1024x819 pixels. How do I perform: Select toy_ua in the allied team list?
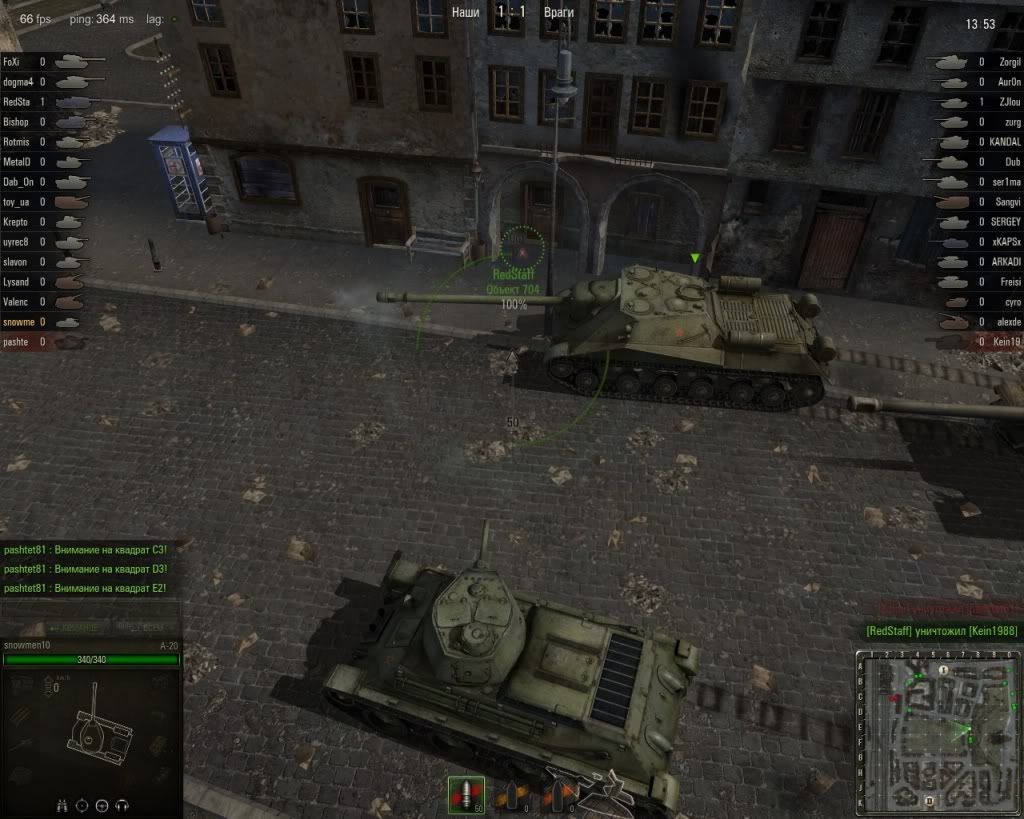(17, 202)
